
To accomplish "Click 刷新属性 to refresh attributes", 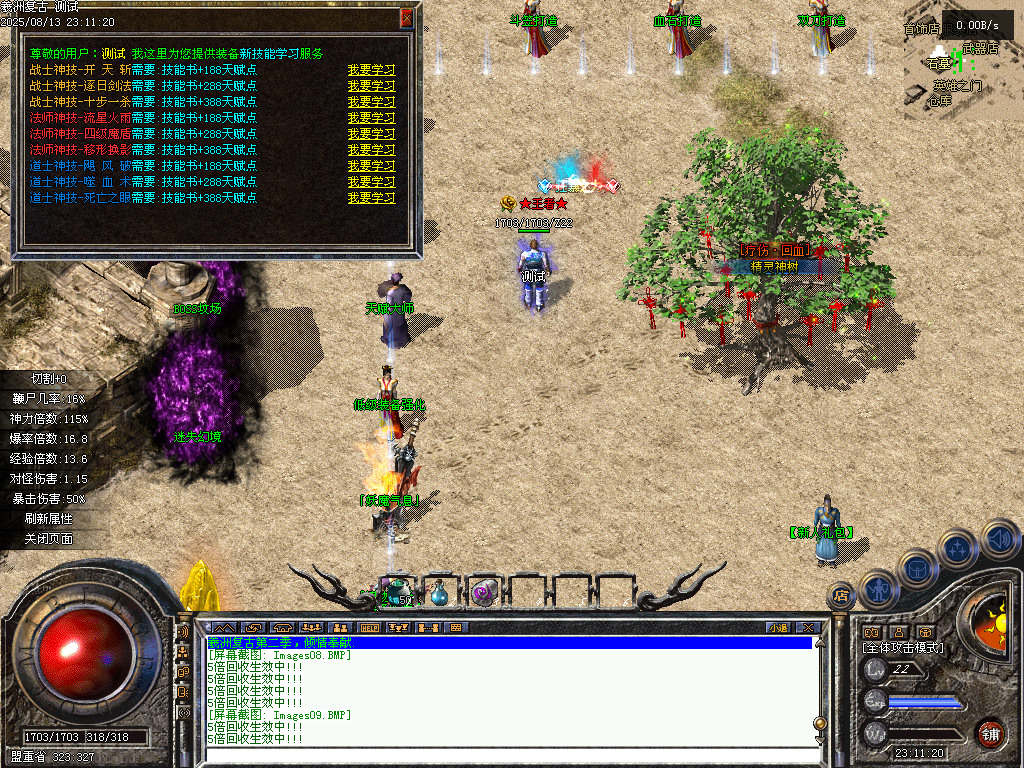I will click(49, 518).
